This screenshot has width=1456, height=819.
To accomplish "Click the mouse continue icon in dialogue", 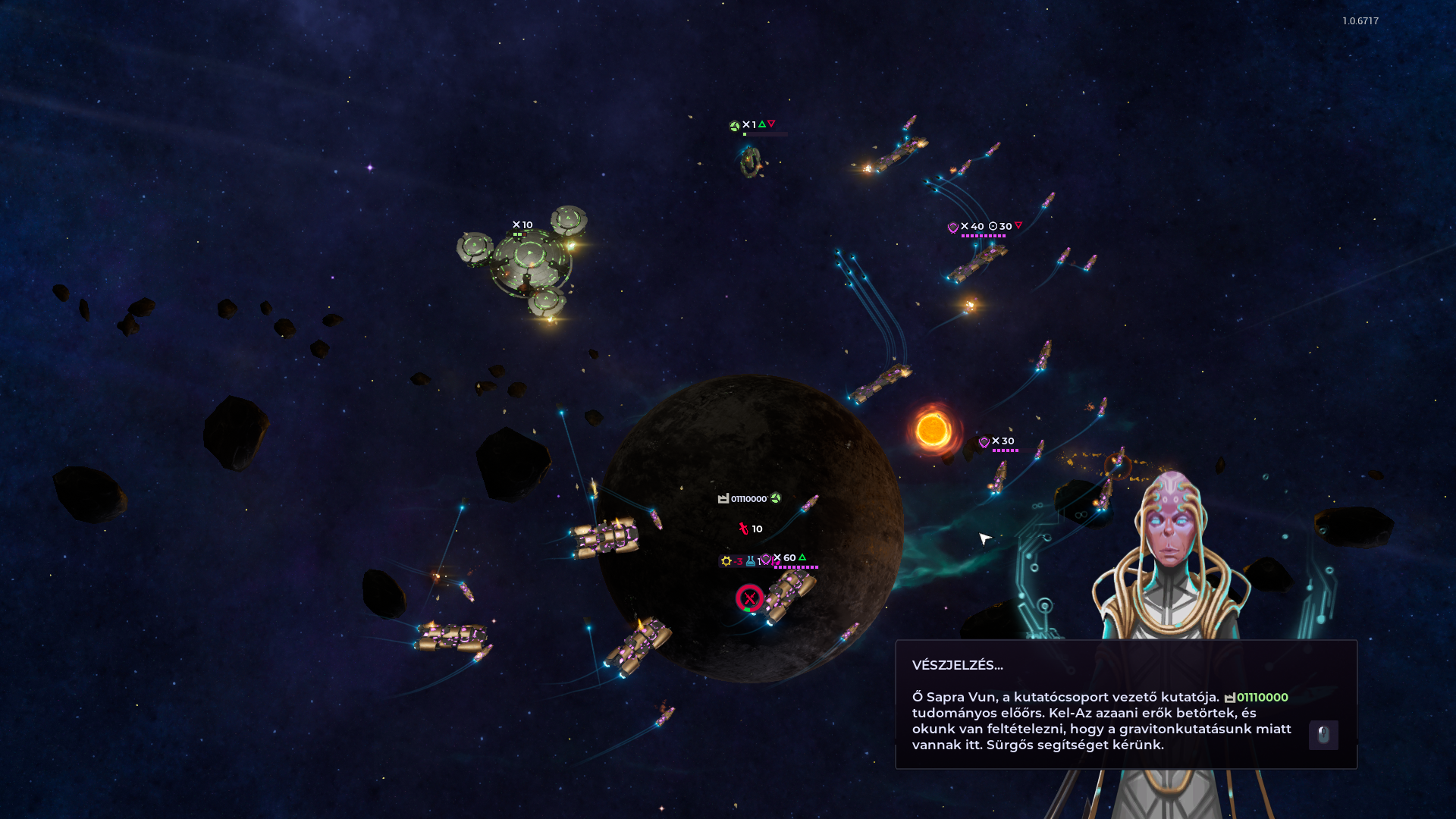I will tap(1323, 735).
